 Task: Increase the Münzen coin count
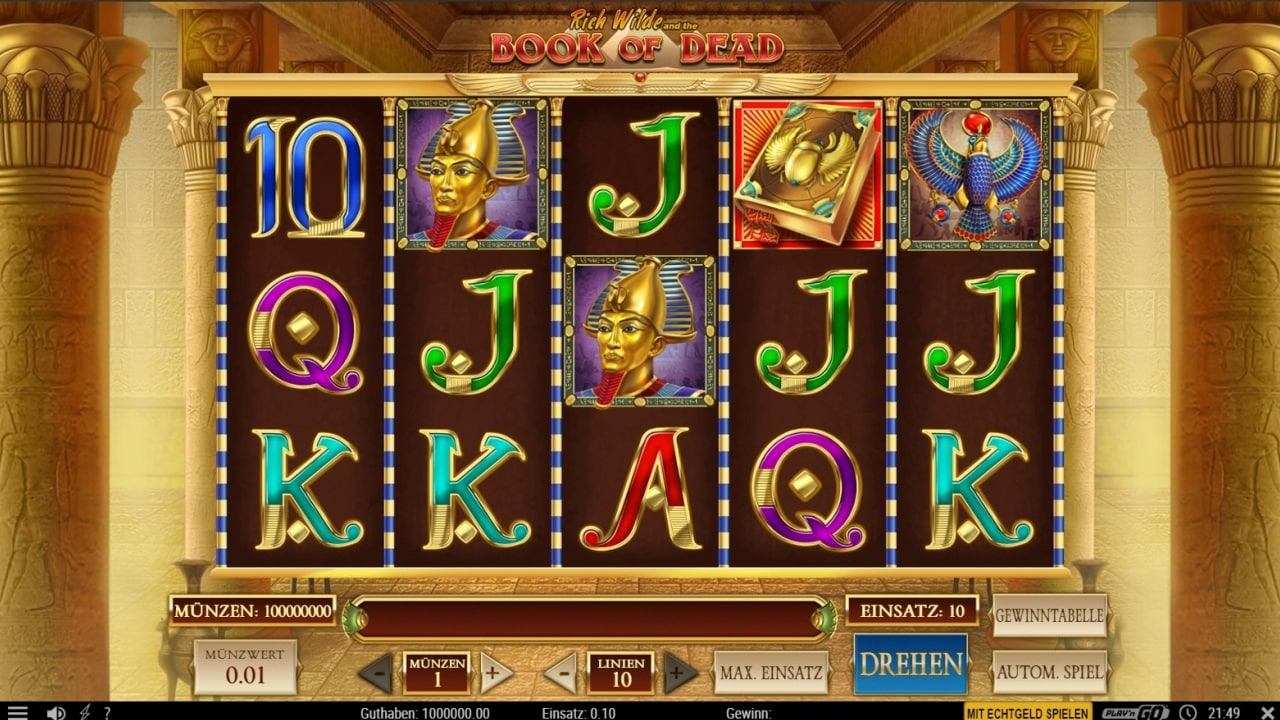[x=491, y=673]
